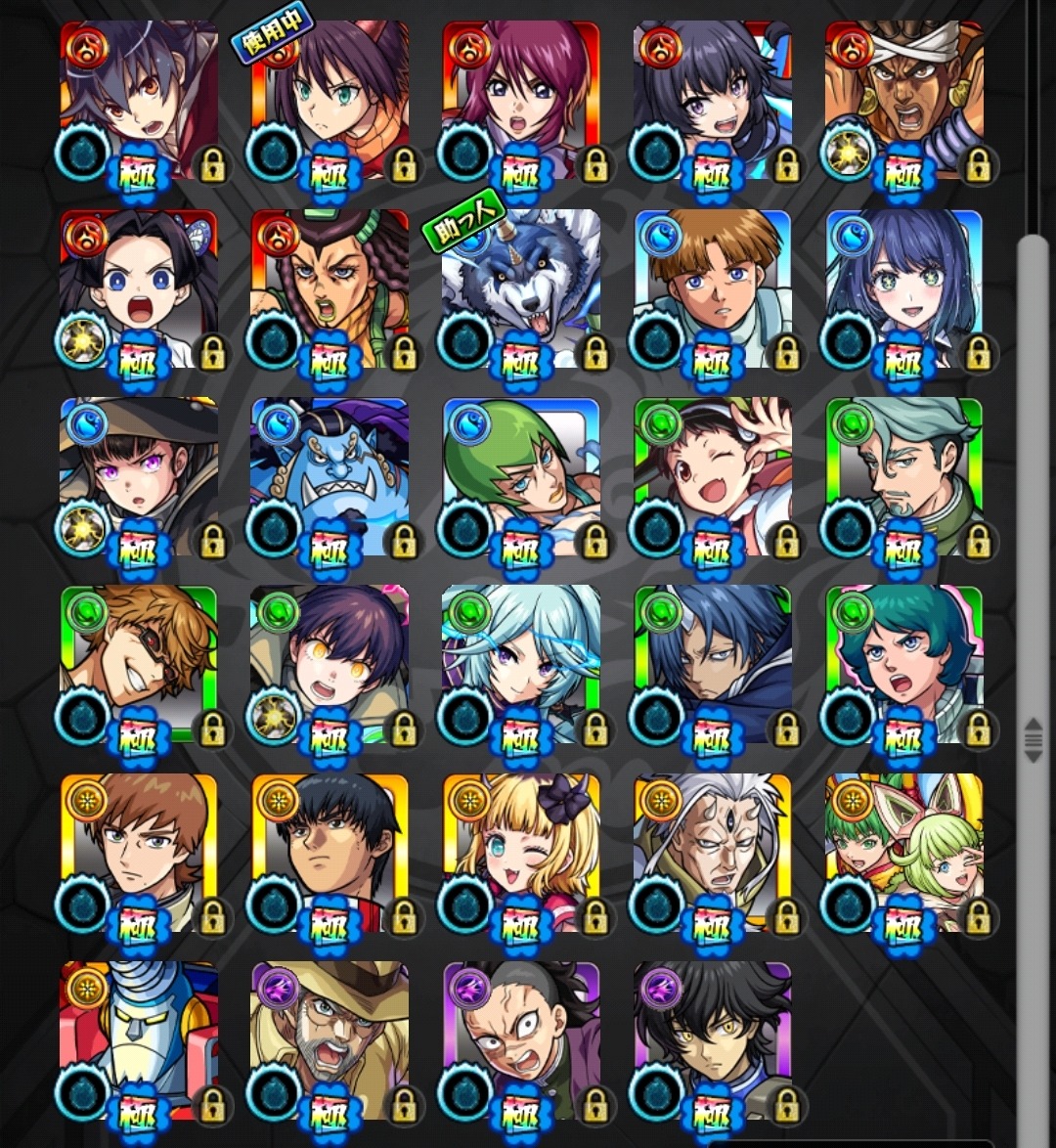Choose the witch hat girl with purple eyes
The width and height of the screenshot is (1056, 1148).
pyautogui.click(x=139, y=474)
